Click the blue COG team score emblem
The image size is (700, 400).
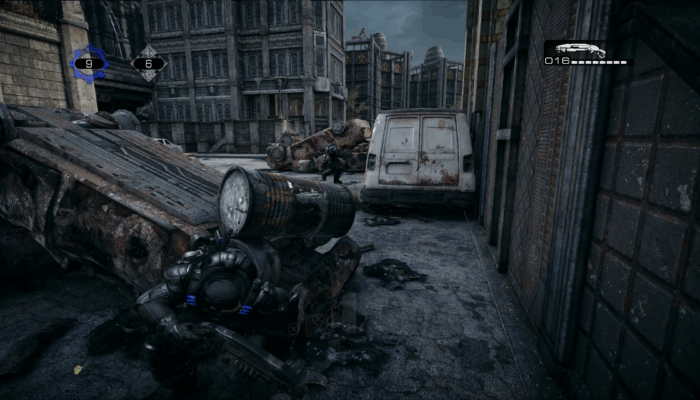pyautogui.click(x=89, y=64)
